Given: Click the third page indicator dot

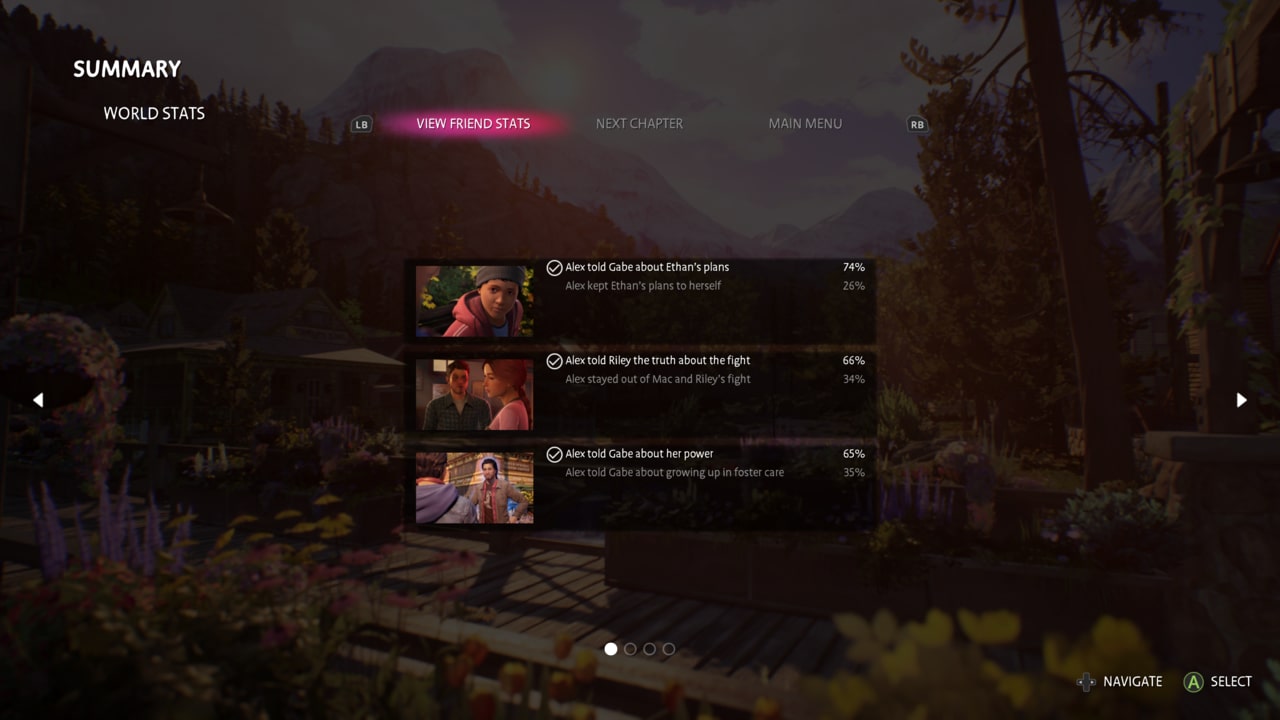Looking at the screenshot, I should (x=649, y=649).
